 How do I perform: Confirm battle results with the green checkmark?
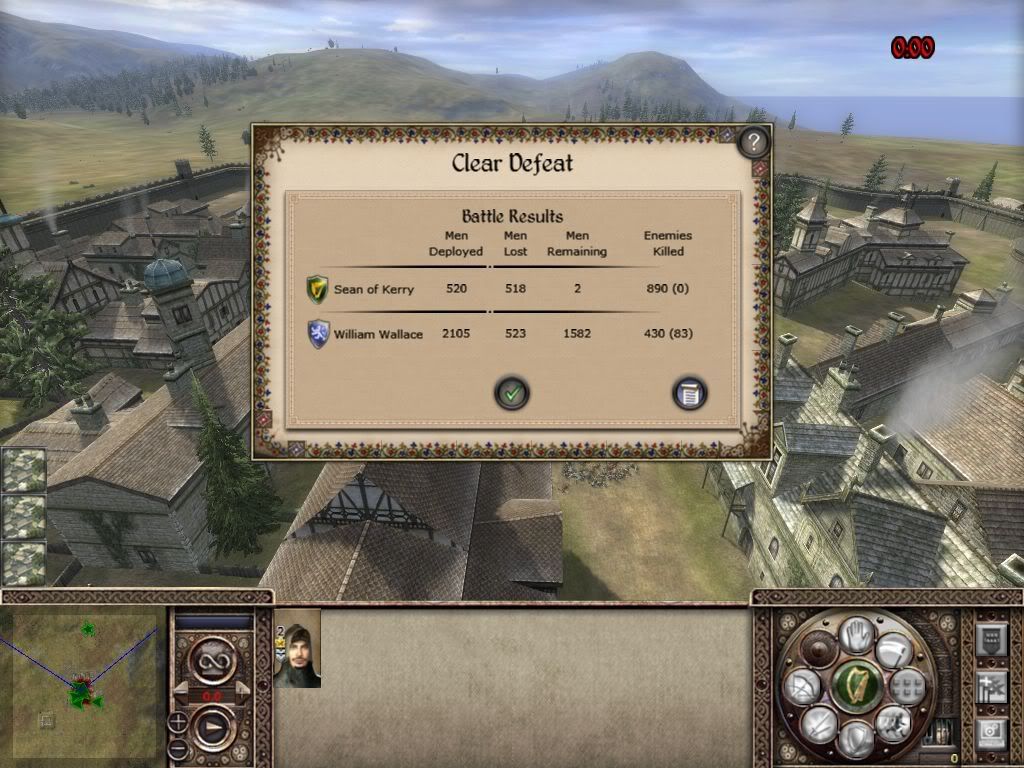[x=512, y=393]
